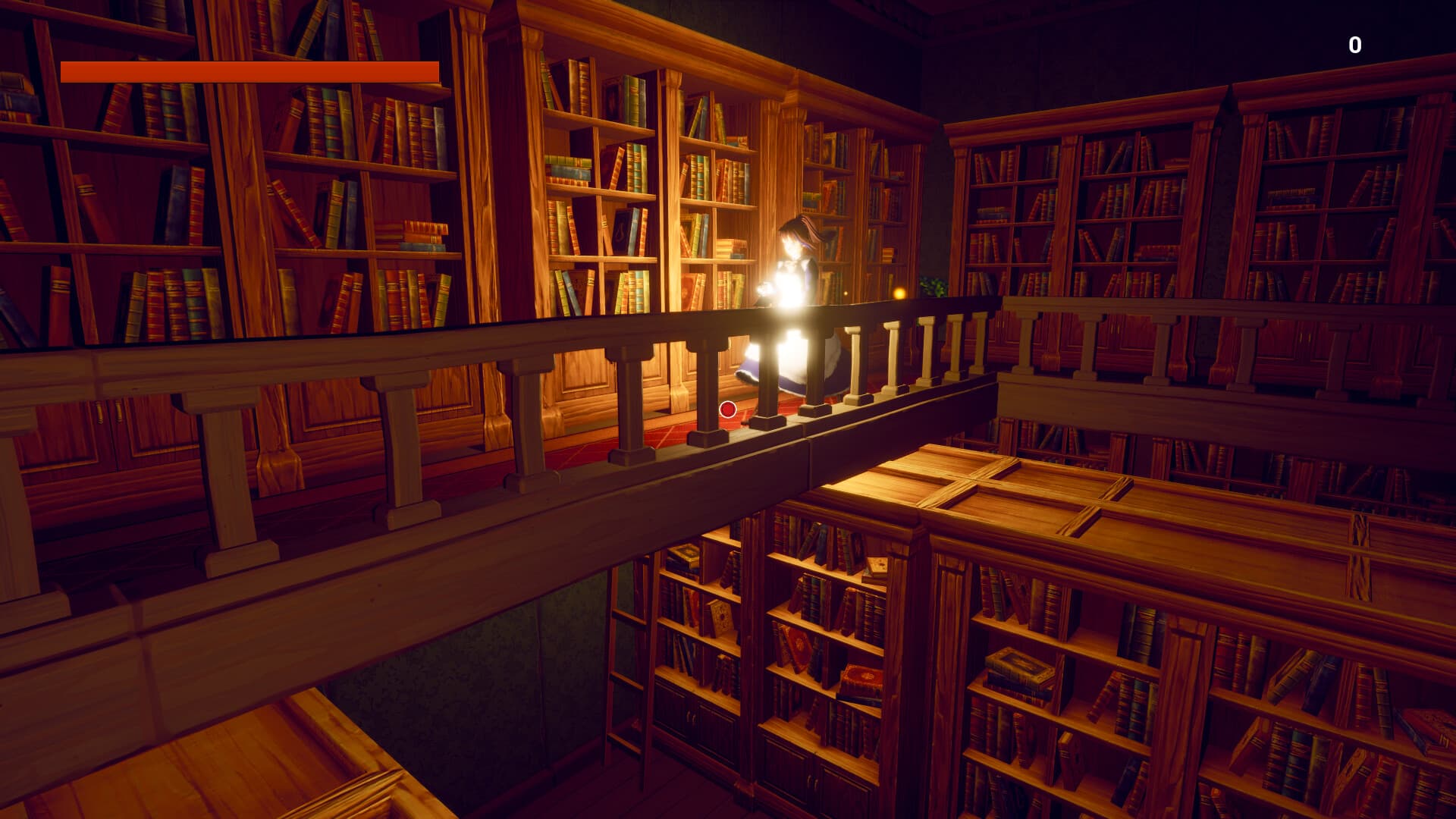The width and height of the screenshot is (1456, 819).
Task: Click the orange health bar at top left
Action: [250, 71]
